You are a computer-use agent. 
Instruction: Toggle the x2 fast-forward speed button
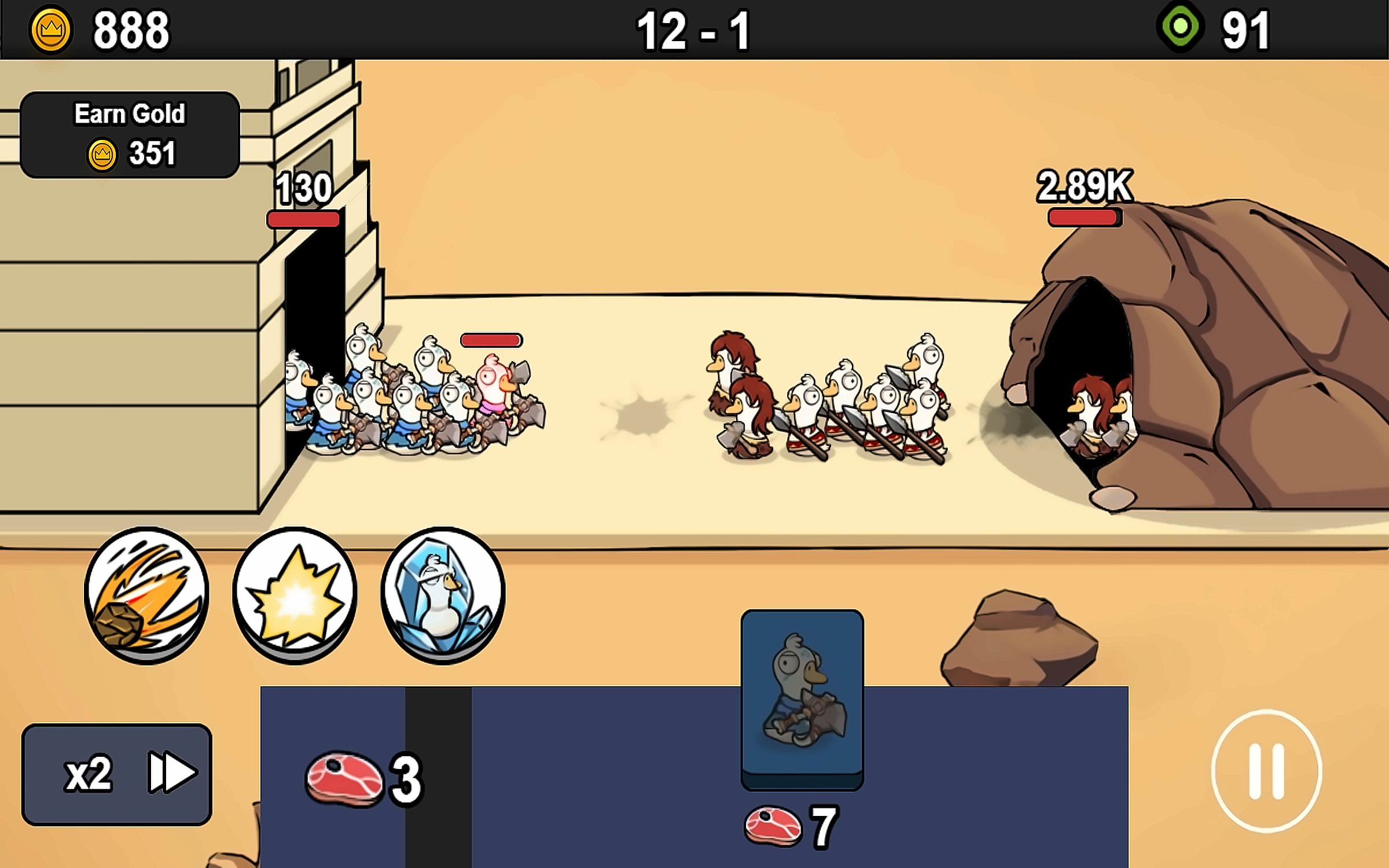point(117,774)
